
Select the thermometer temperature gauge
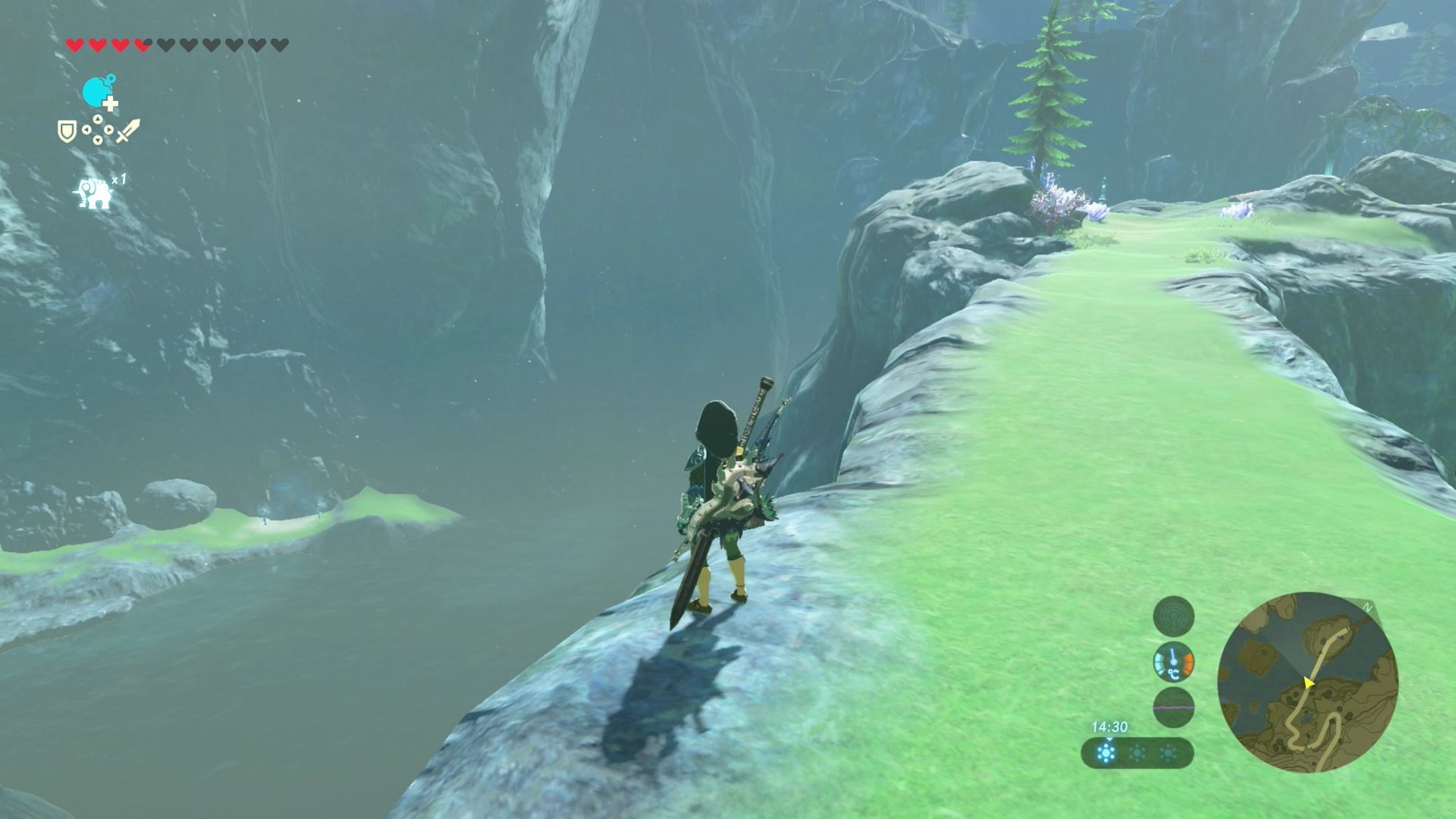coord(1173,662)
